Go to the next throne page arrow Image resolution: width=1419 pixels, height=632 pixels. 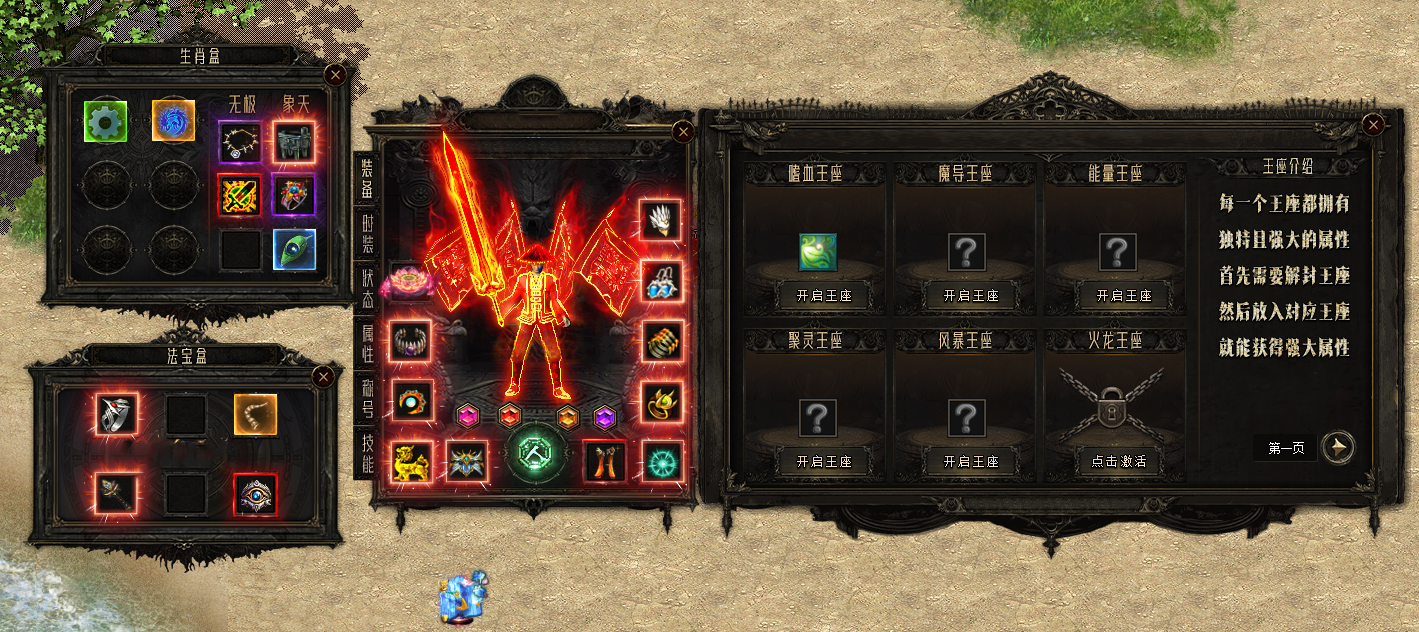[x=1337, y=448]
